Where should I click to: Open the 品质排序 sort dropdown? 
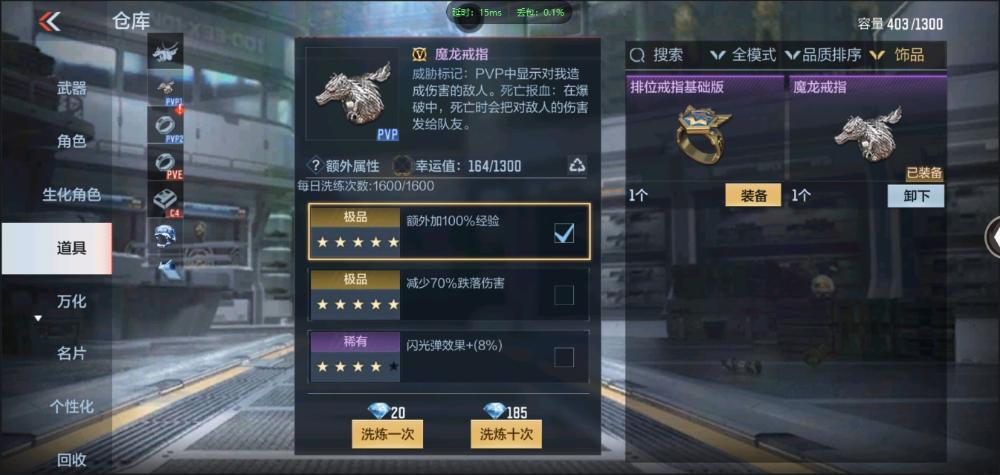click(824, 55)
